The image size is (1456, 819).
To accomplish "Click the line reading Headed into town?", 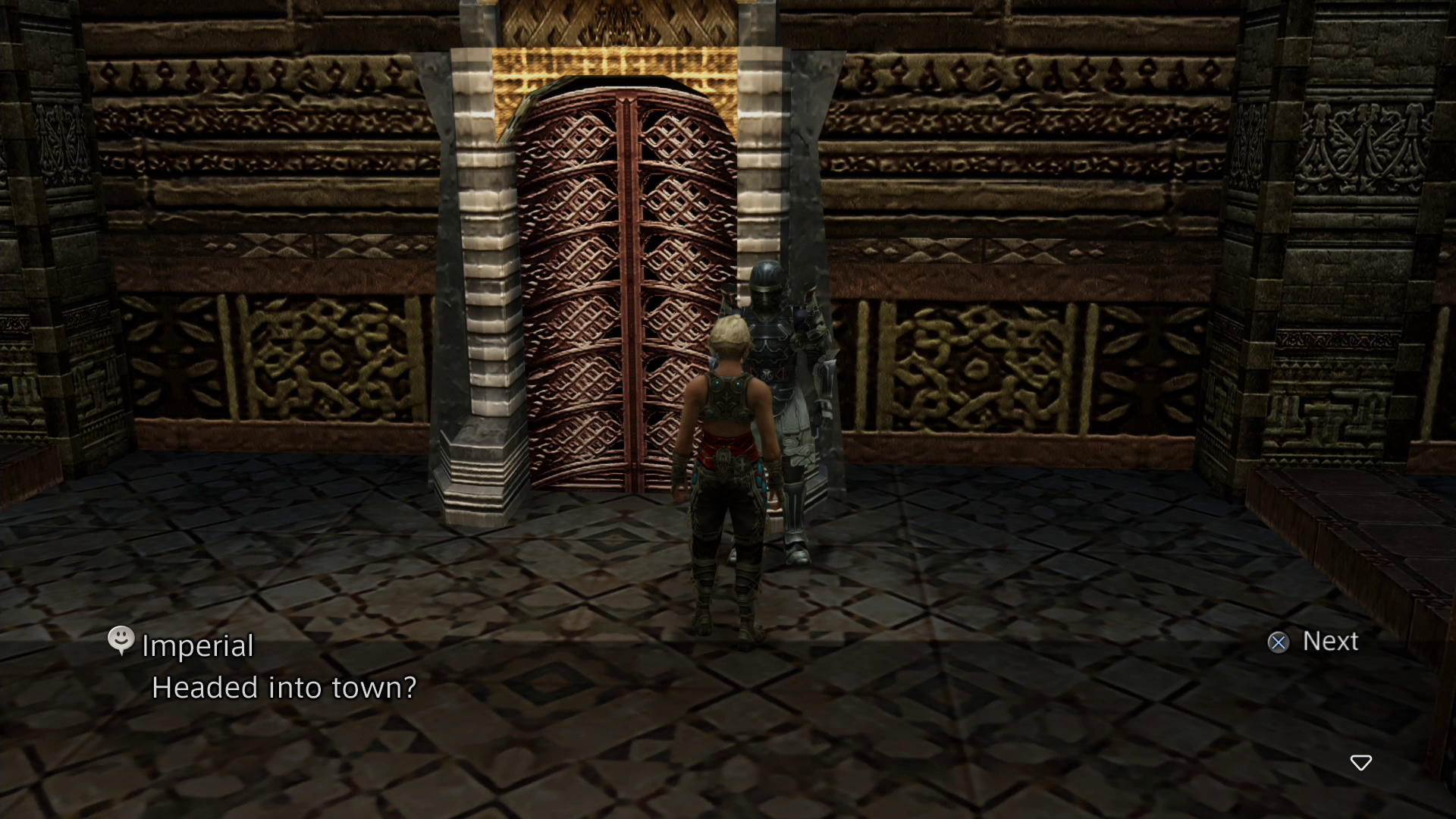I will click(x=284, y=687).
